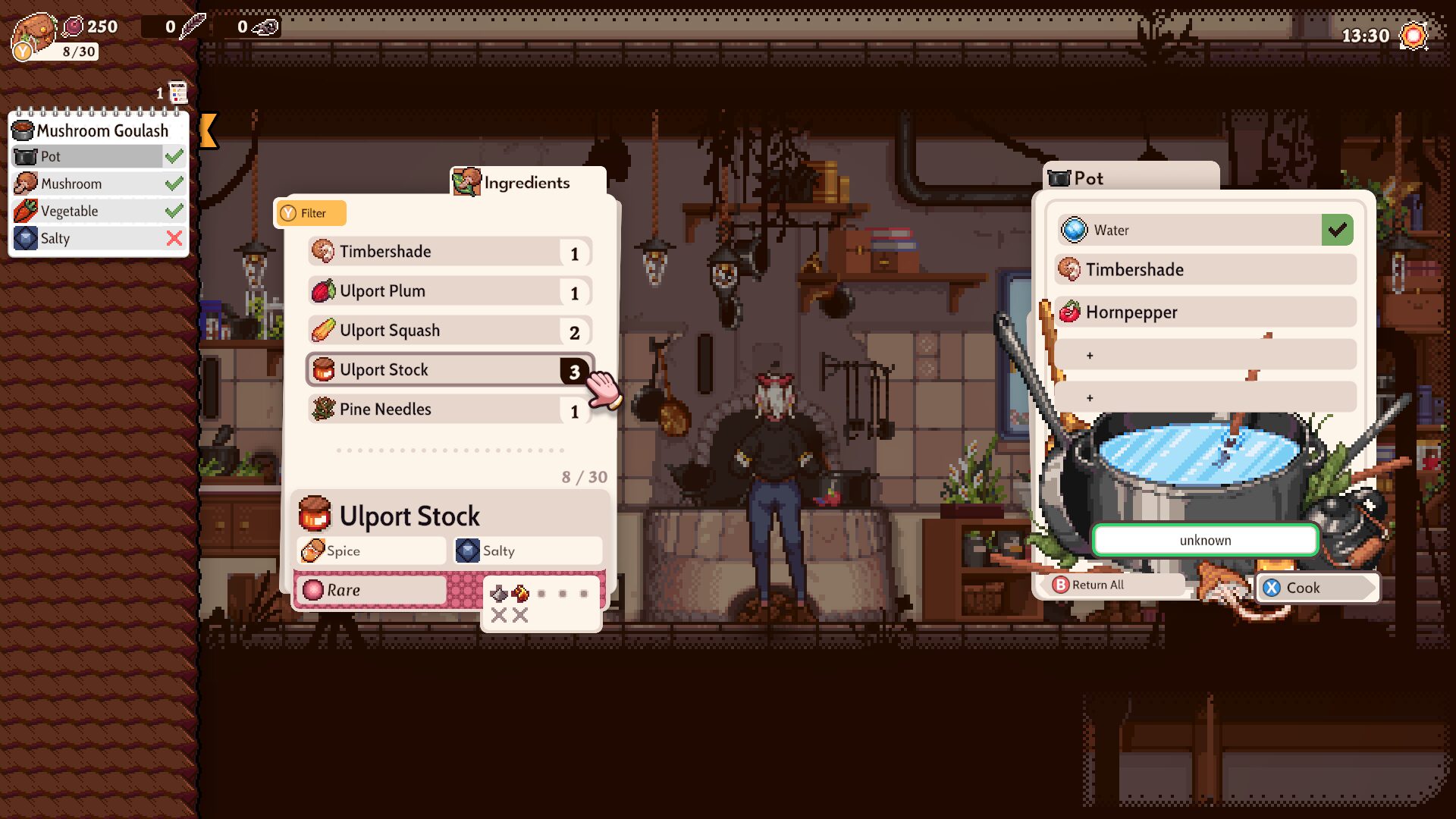The height and width of the screenshot is (819, 1456).
Task: Pick Ulport Squash from ingredients
Action: [x=449, y=331]
